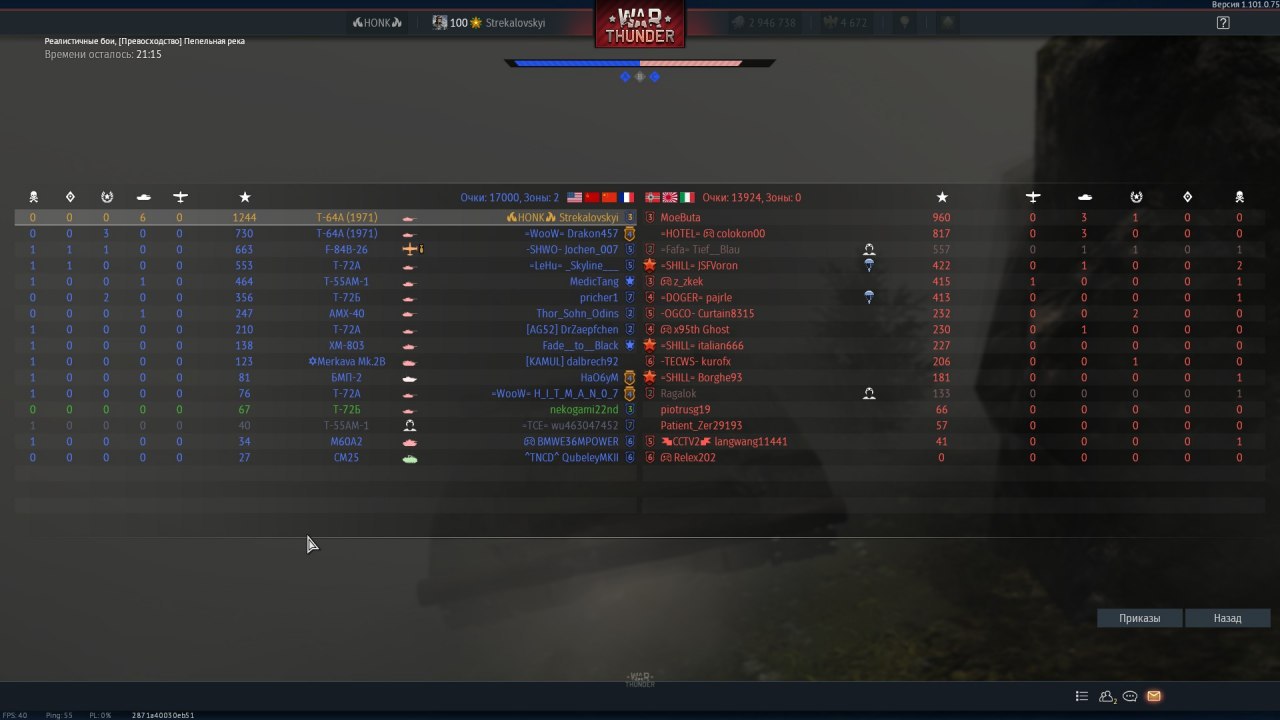
Task: Select player Thor_Sohn_Odins in the list
Action: pos(577,313)
